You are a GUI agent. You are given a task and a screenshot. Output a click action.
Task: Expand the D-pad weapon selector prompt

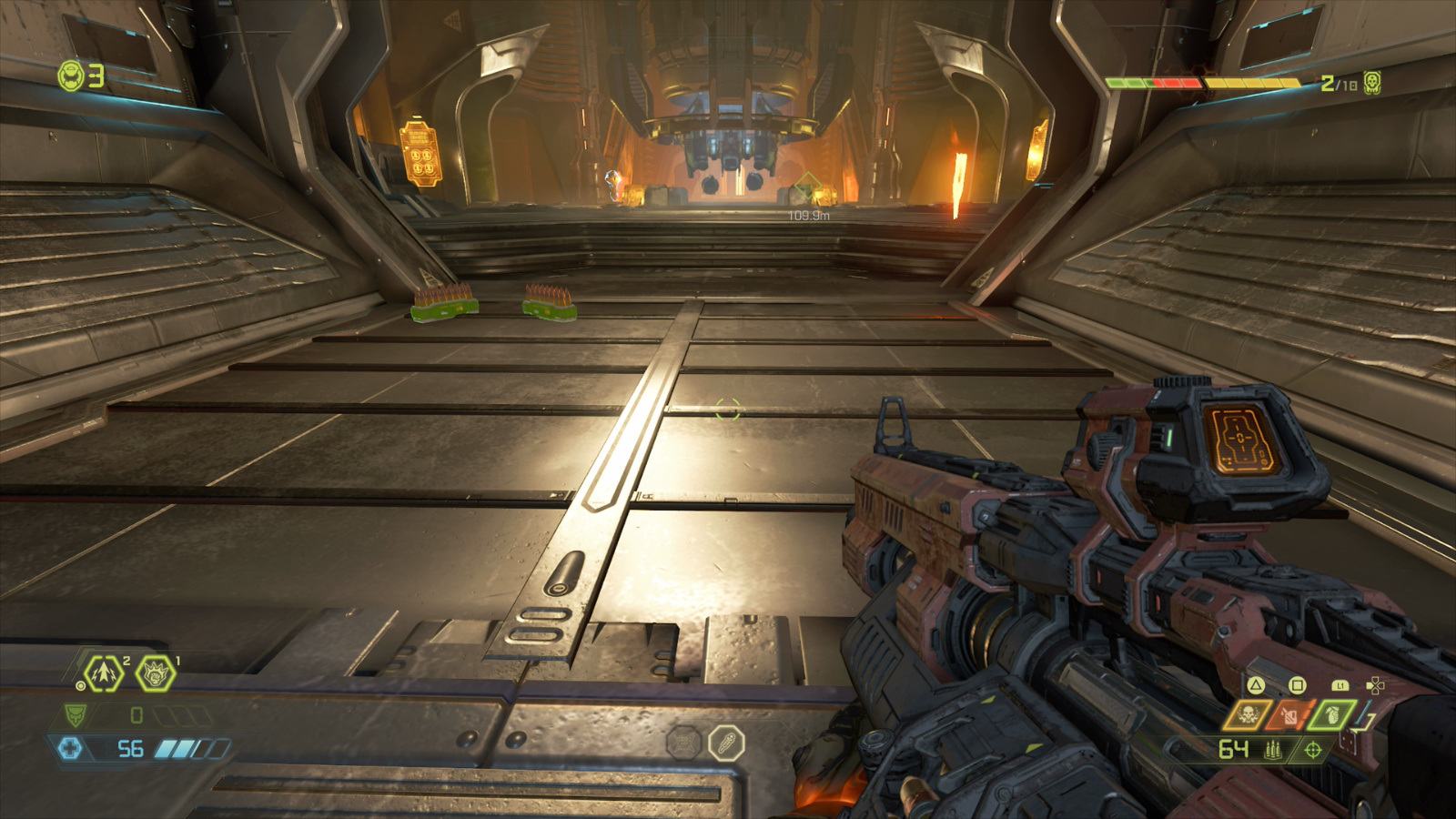click(1375, 685)
